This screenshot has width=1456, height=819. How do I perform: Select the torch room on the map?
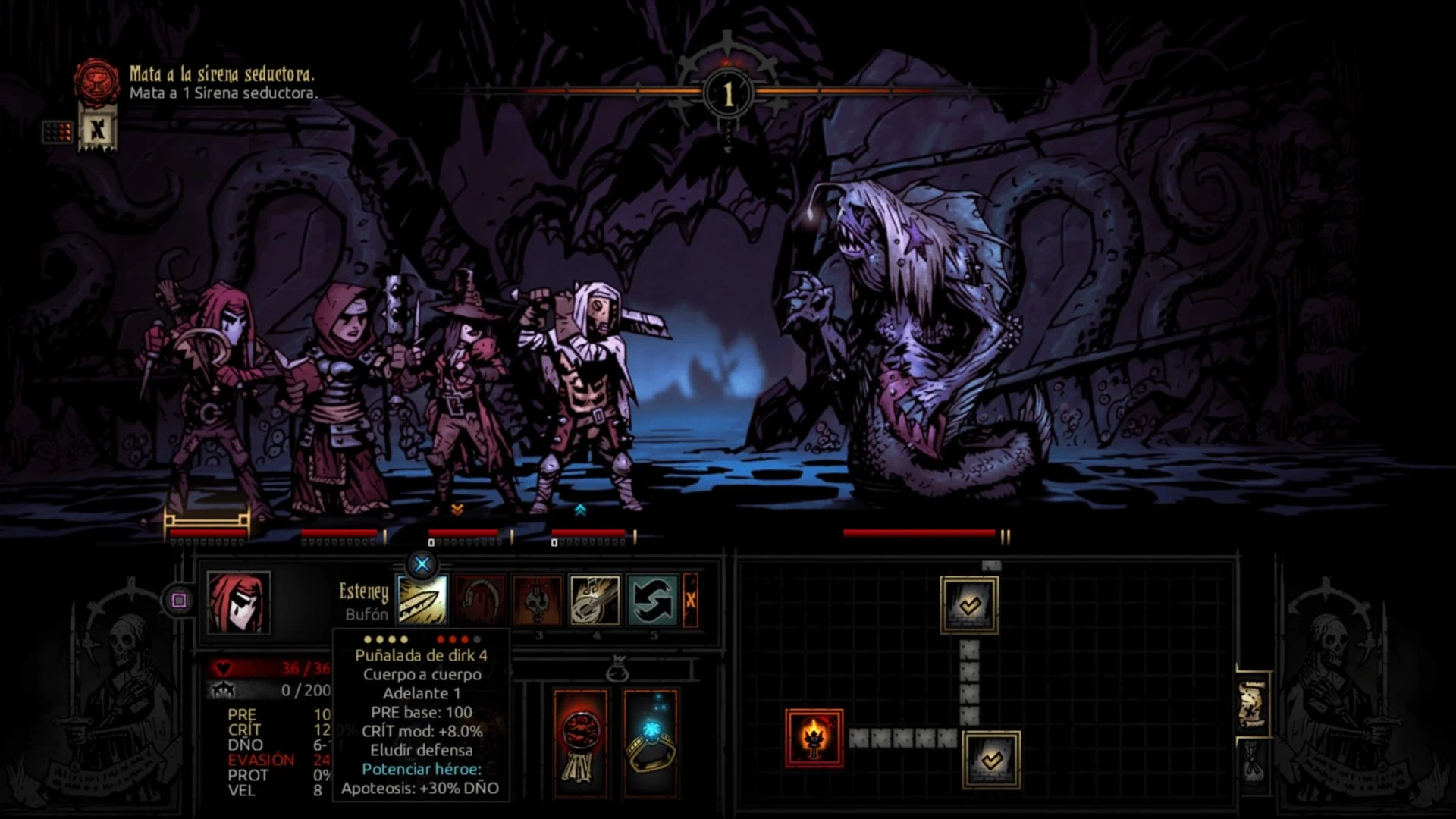pos(814,738)
